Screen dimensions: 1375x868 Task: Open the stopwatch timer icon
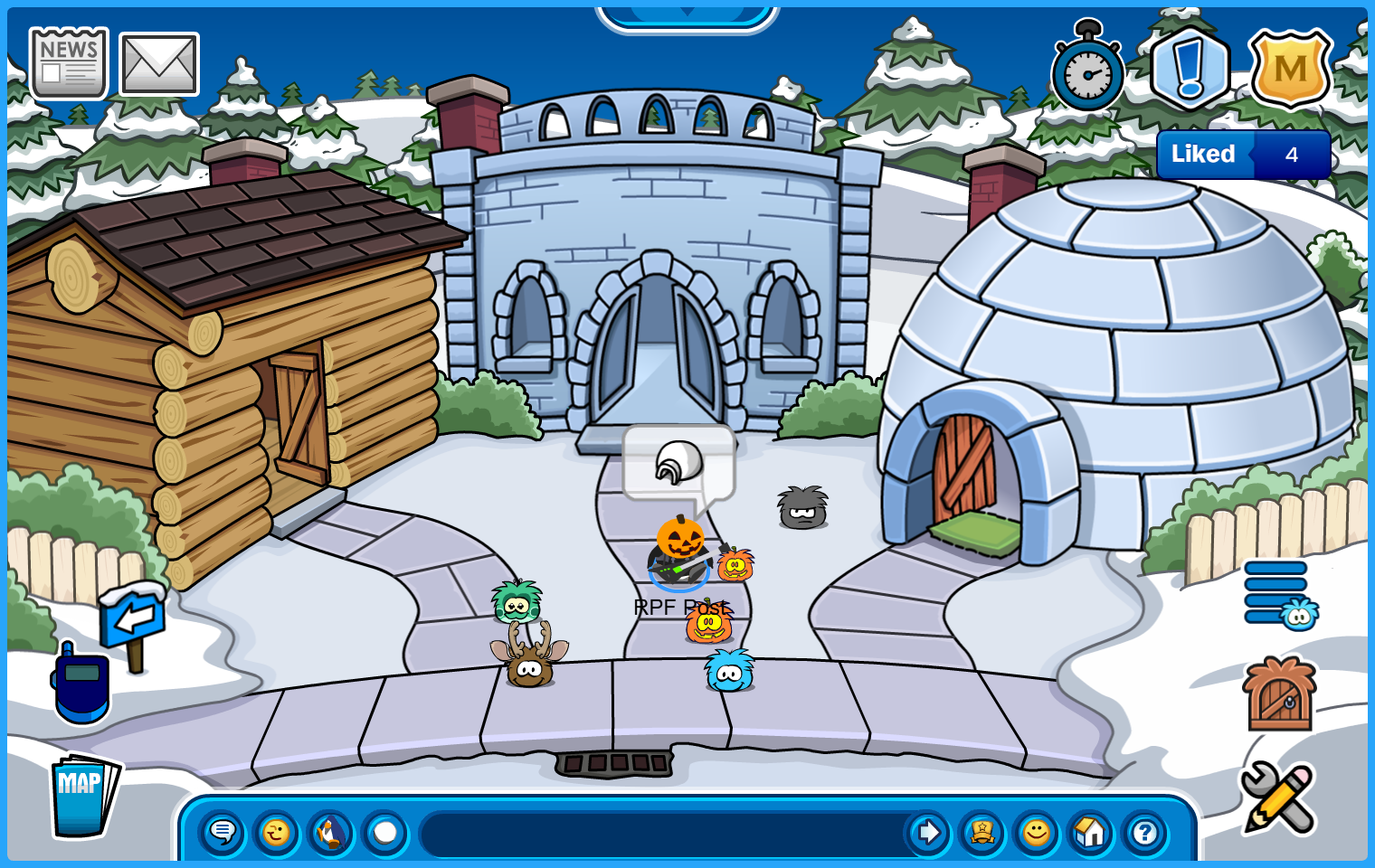(x=1087, y=70)
